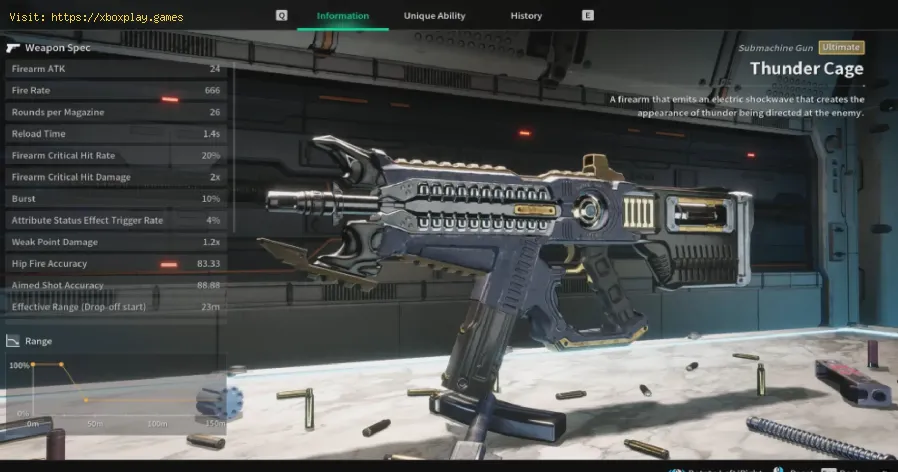Select the Effective Range stat row
Image resolution: width=898 pixels, height=472 pixels.
click(x=115, y=307)
